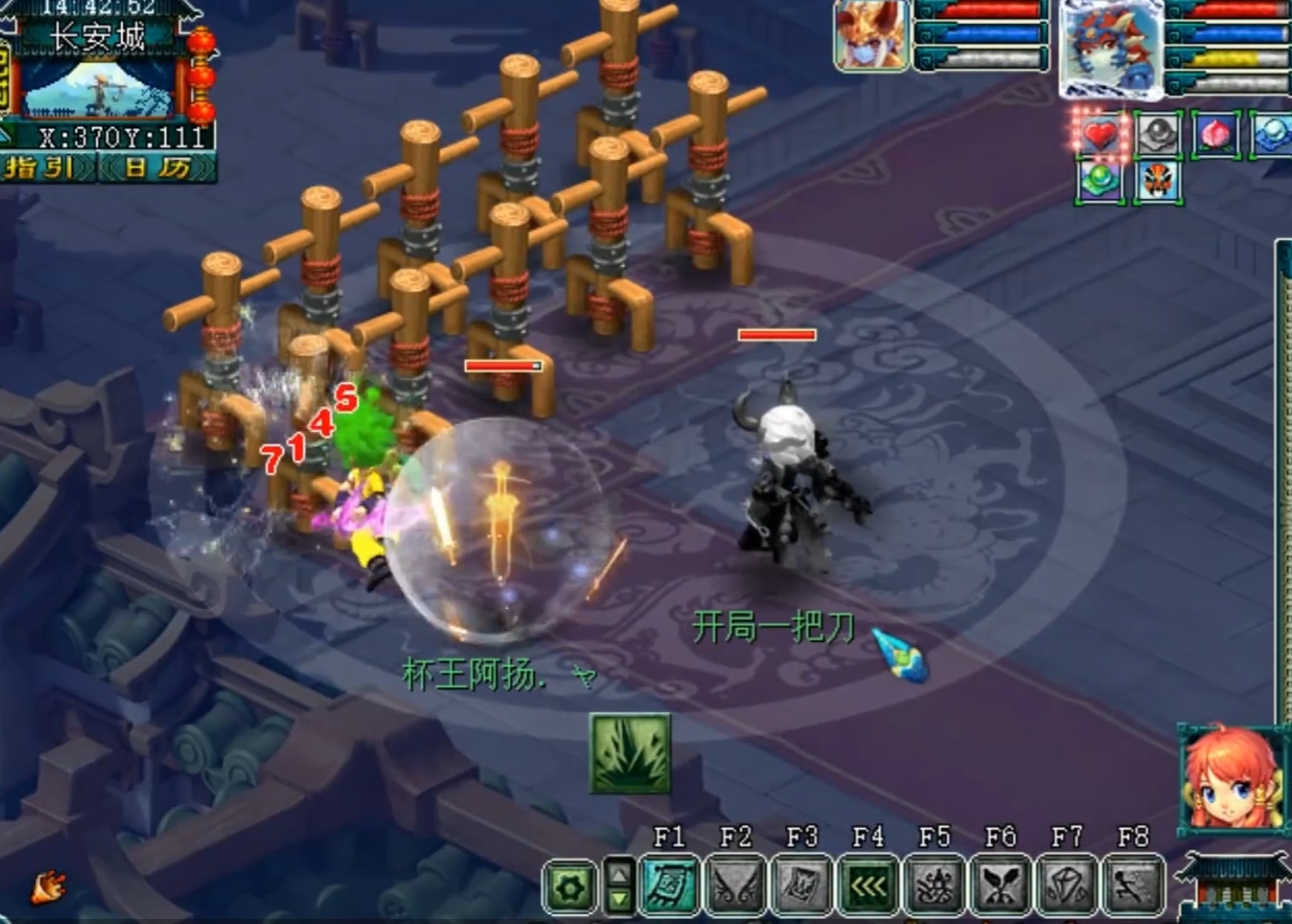
Task: Select the gray orb status icon
Action: [x=1158, y=135]
